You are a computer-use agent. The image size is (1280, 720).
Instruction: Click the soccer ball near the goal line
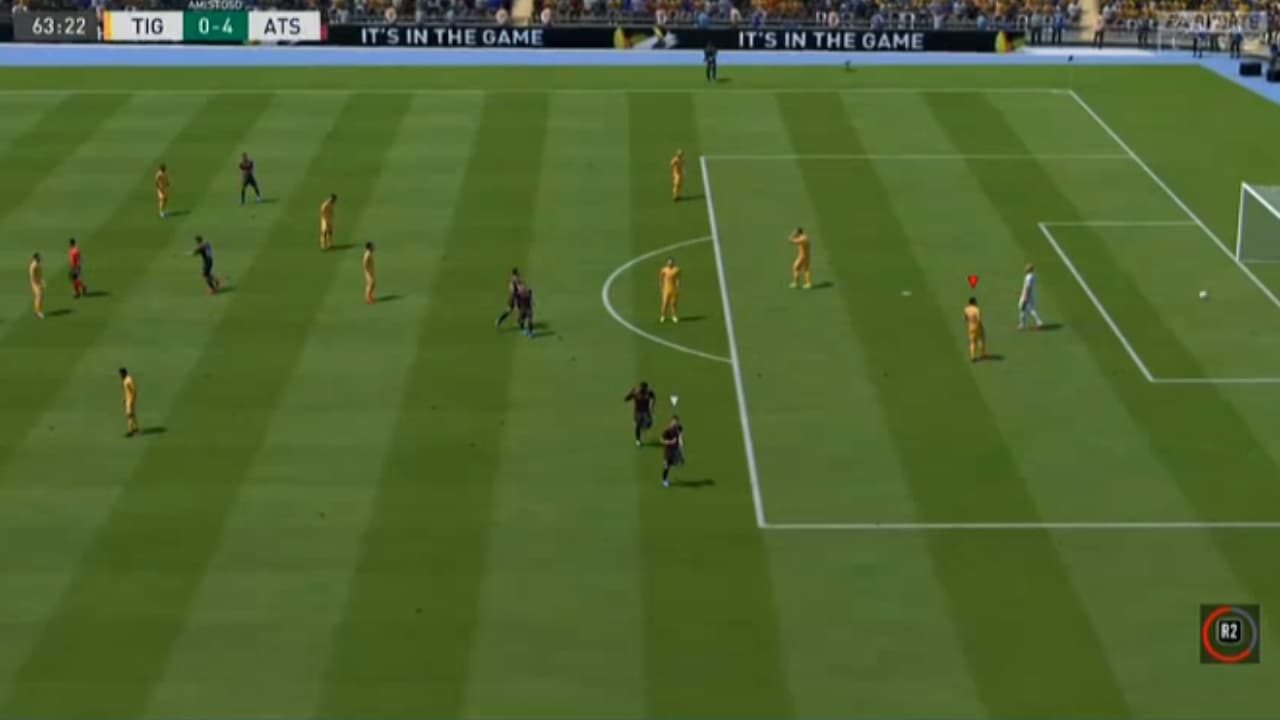click(1205, 295)
